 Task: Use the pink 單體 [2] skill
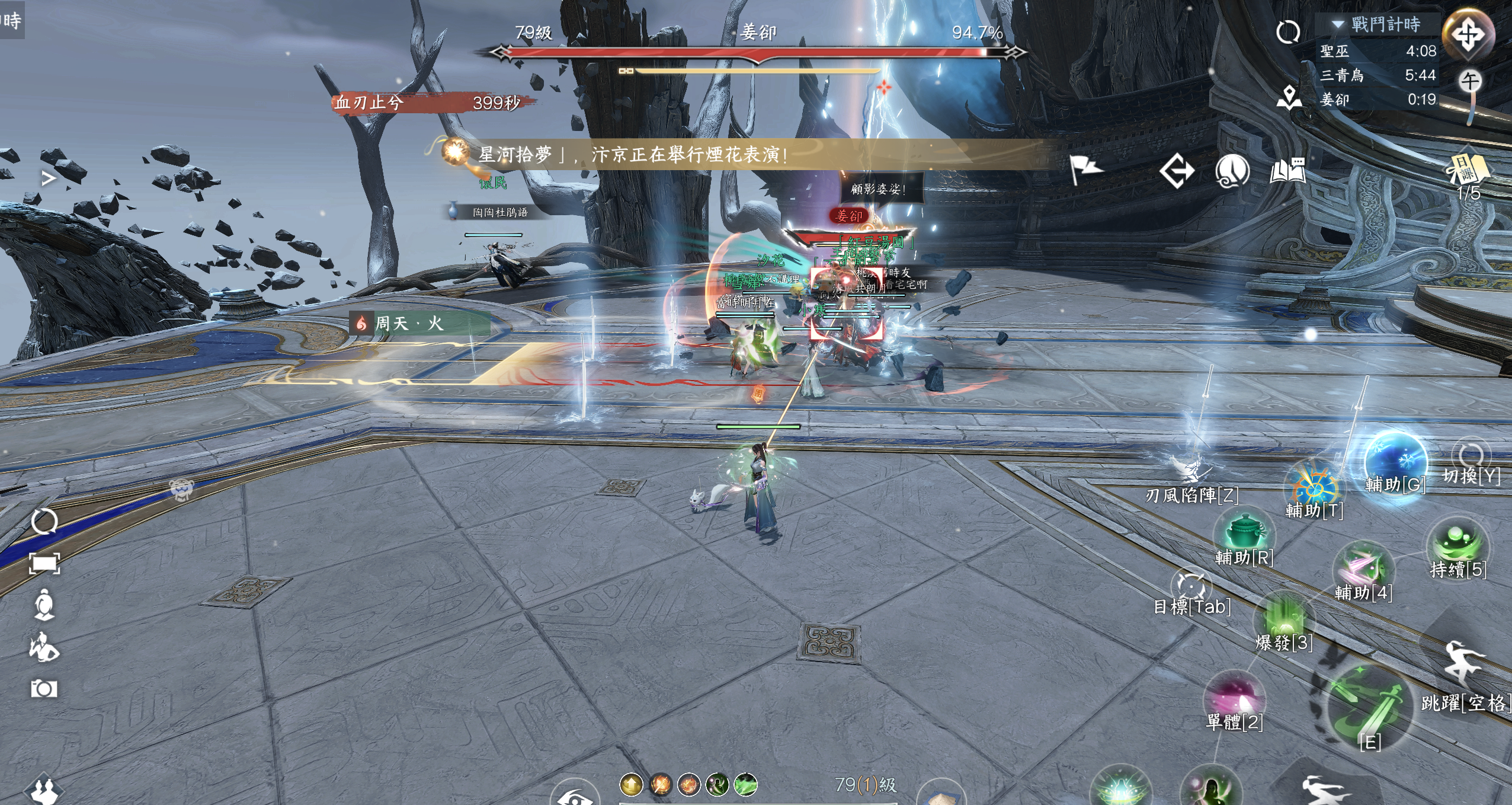pos(1234,698)
